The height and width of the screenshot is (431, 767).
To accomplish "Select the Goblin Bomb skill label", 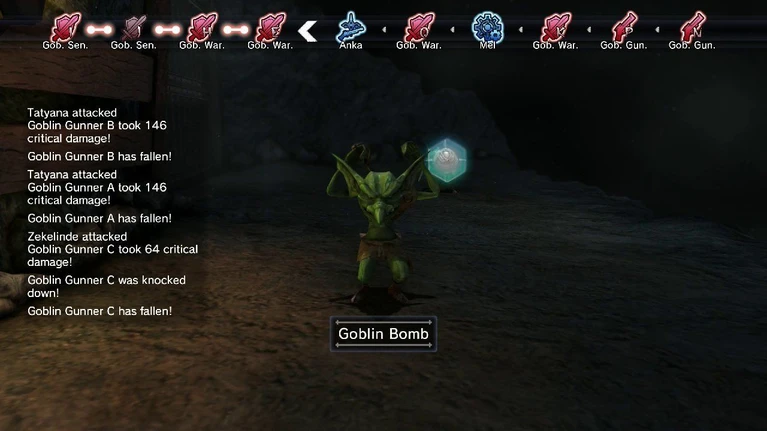I will [383, 334].
